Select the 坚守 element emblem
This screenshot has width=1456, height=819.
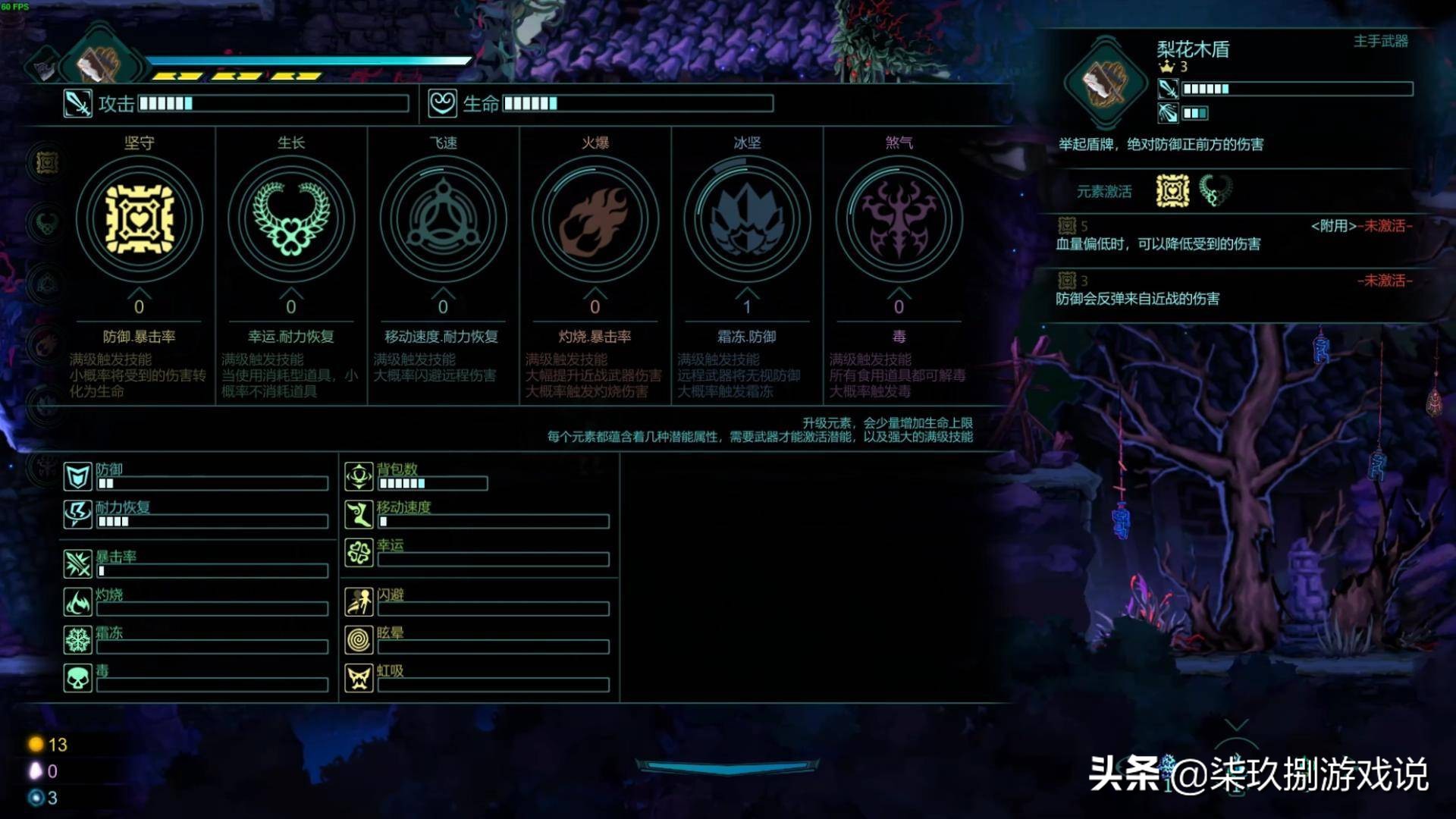point(139,218)
